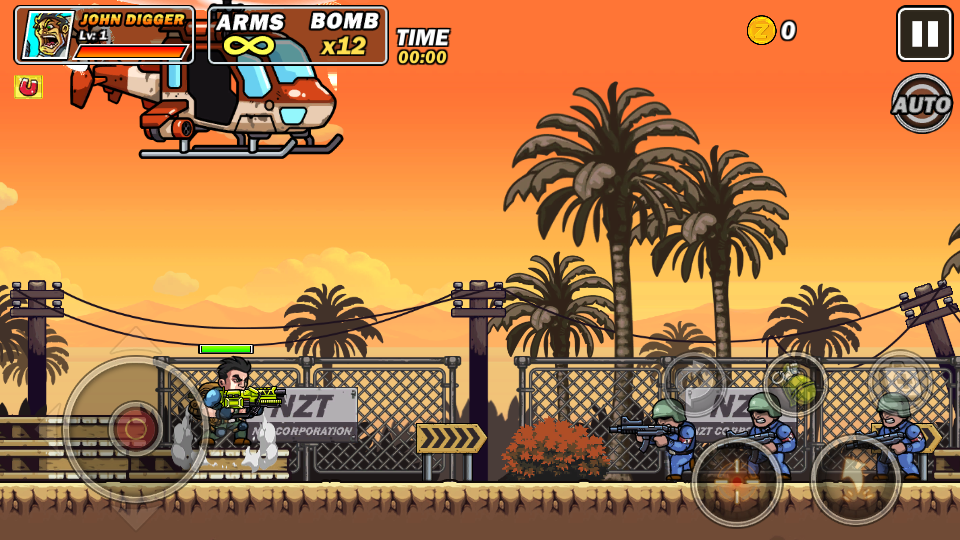Tap the crosshair fire button

tap(737, 481)
